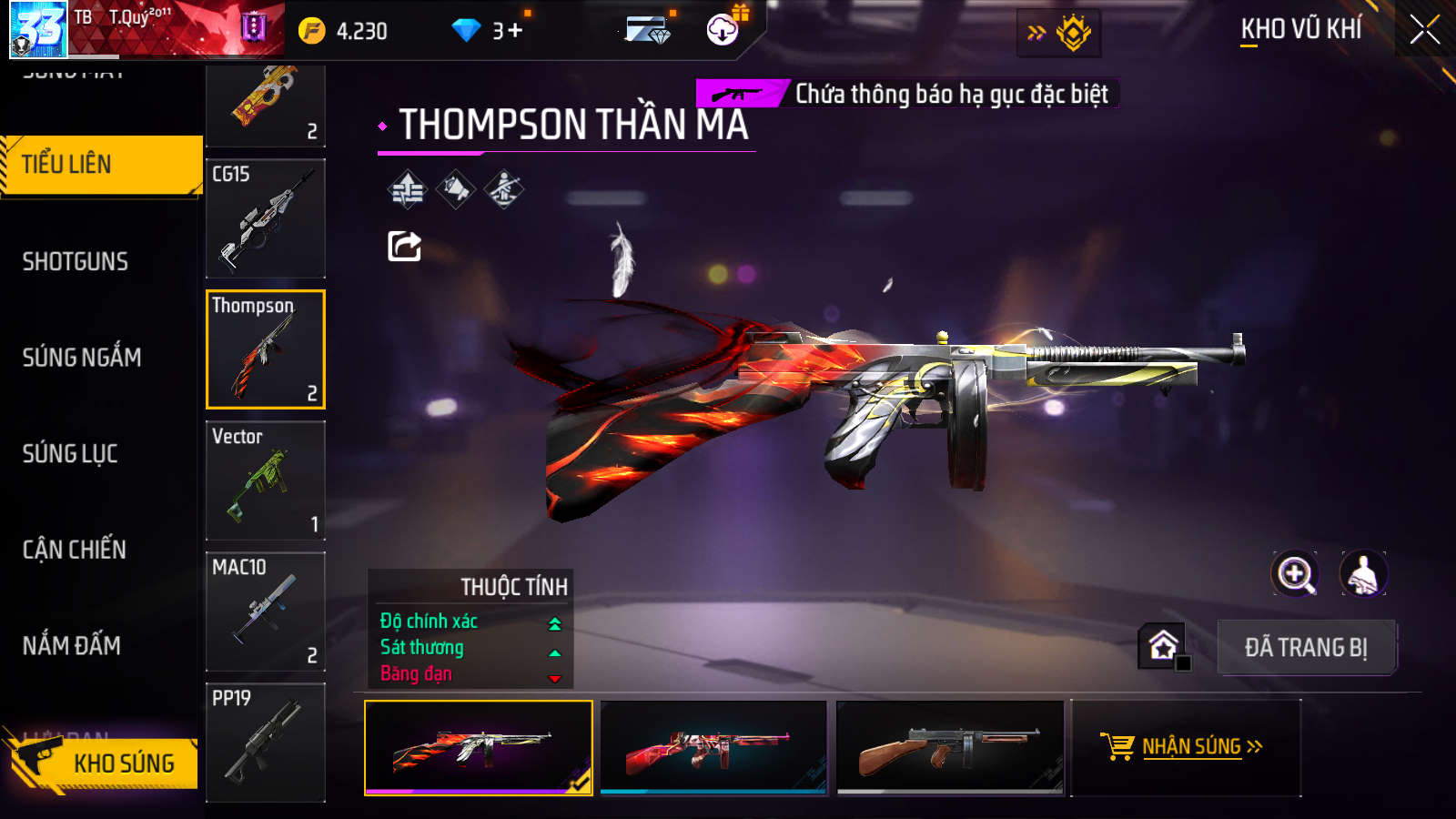Select the Súng Lục category
Viewport: 1456px width, 819px height.
70,453
